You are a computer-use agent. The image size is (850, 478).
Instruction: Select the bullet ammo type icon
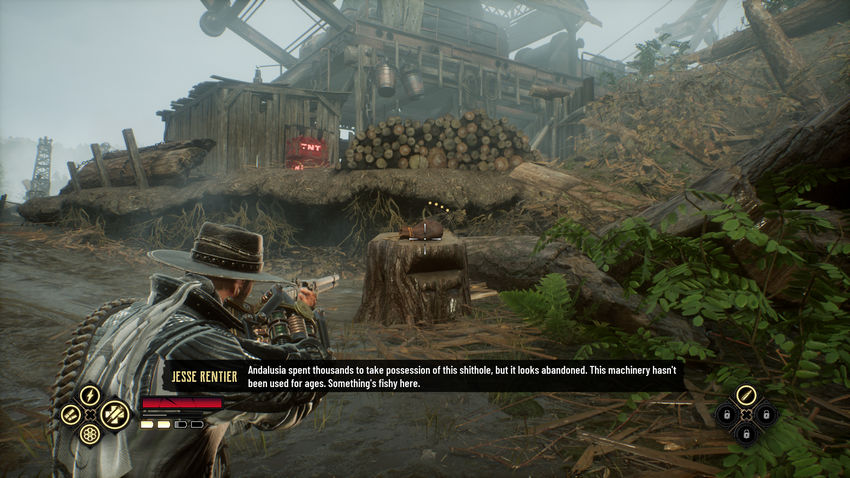point(745,394)
